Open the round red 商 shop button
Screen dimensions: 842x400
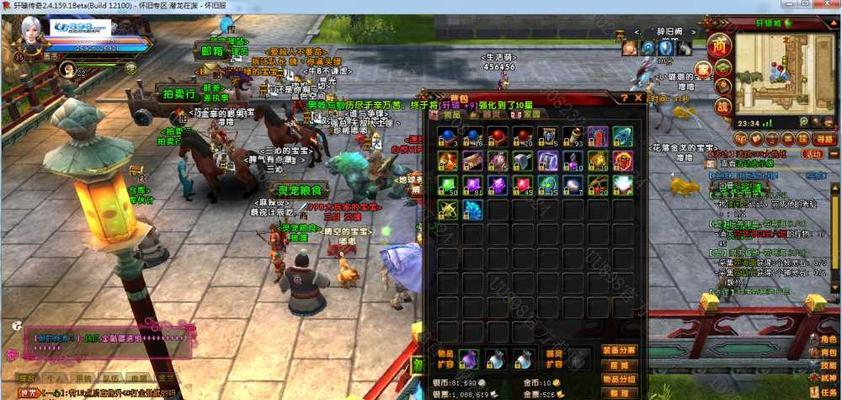[x=720, y=45]
